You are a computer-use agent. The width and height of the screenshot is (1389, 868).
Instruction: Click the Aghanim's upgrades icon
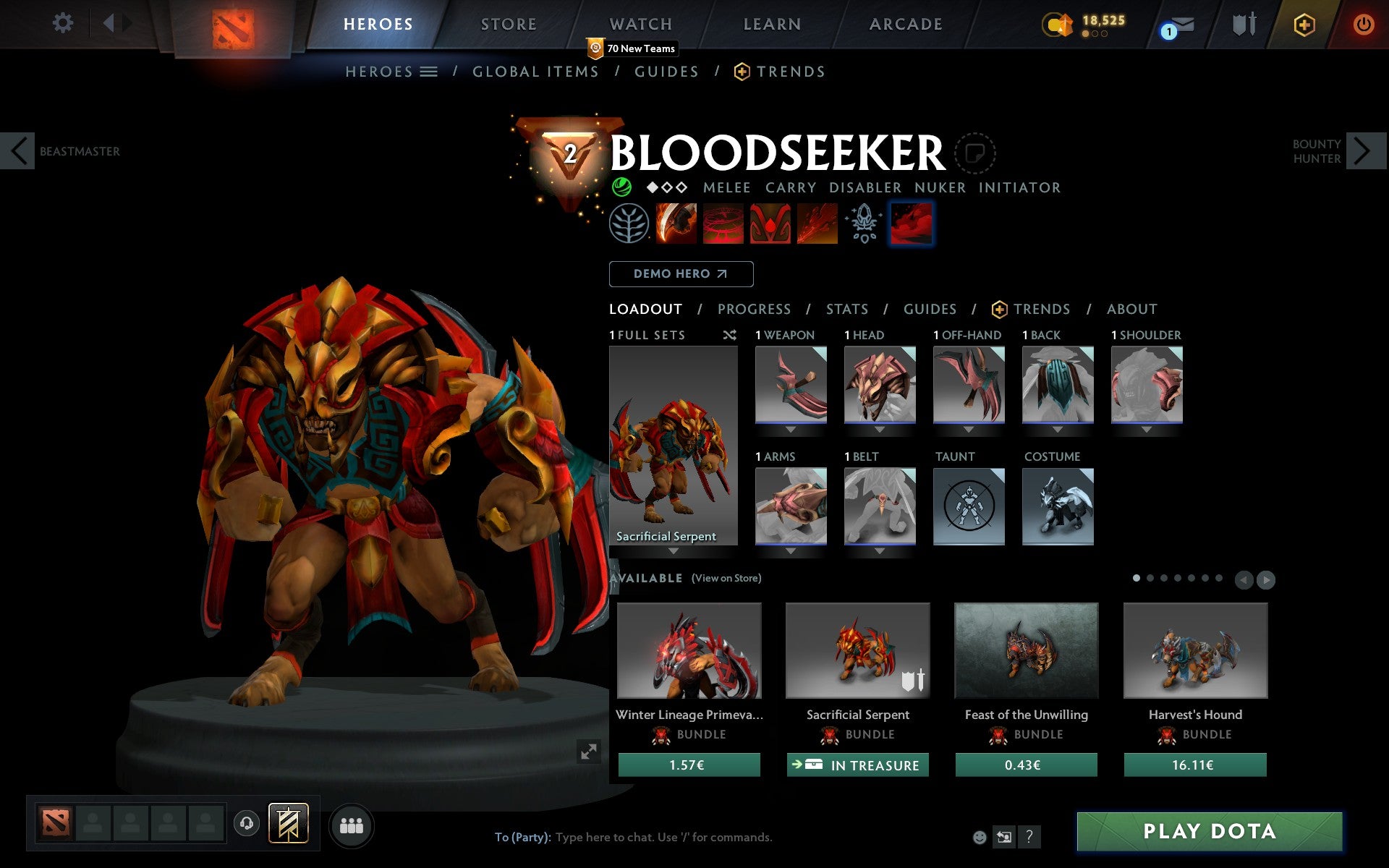[863, 224]
